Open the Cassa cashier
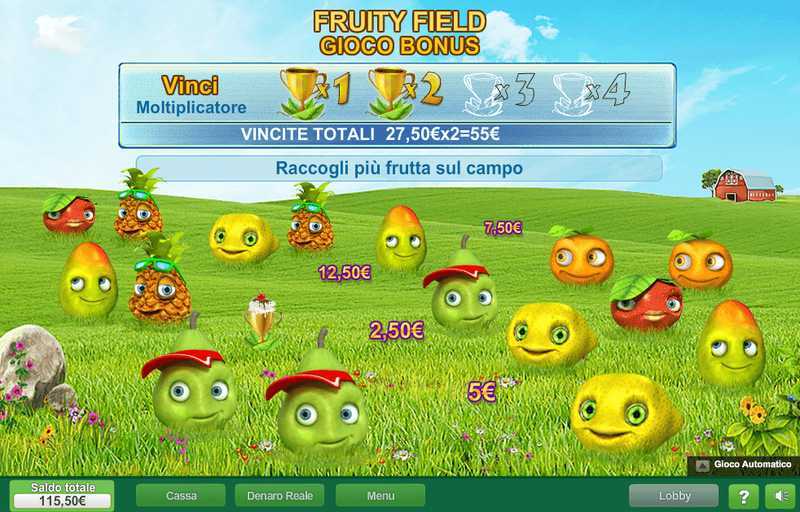This screenshot has width=800, height=512. (181, 496)
